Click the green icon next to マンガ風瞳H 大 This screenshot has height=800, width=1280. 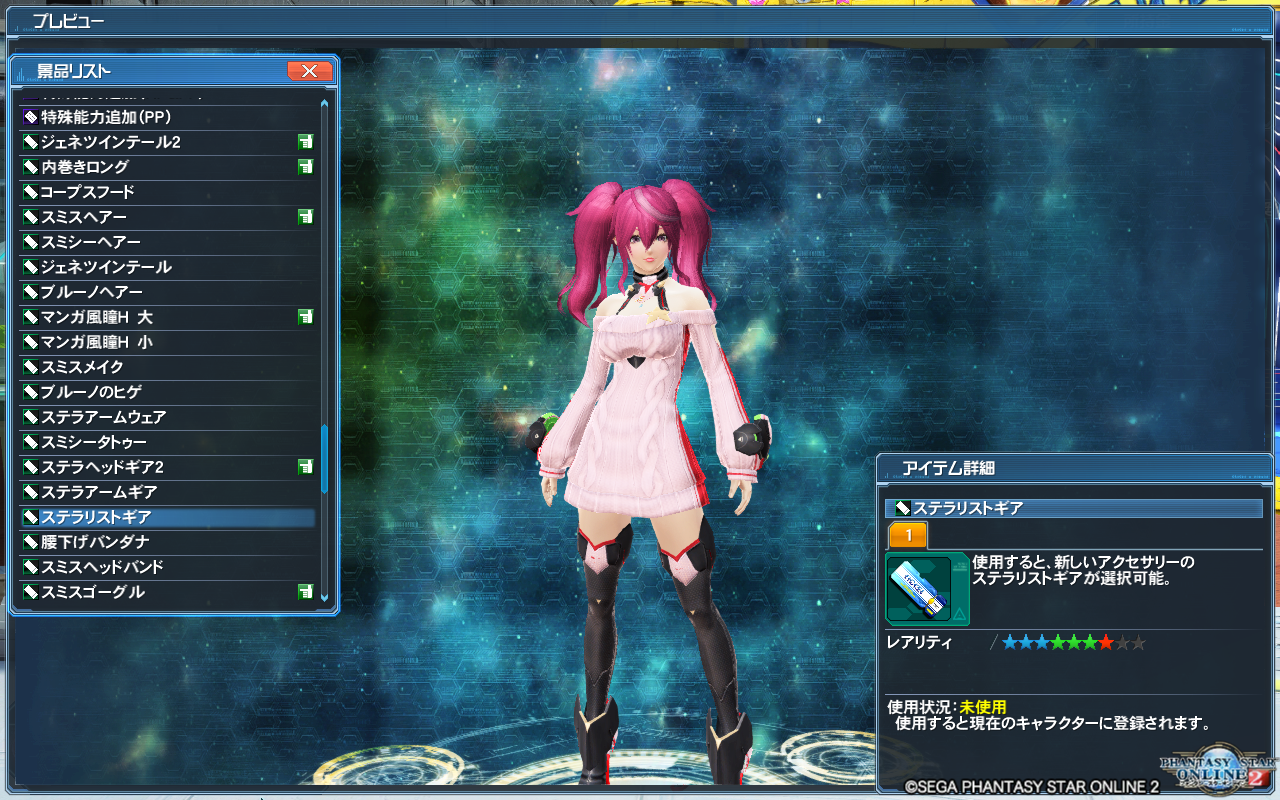pos(306,317)
